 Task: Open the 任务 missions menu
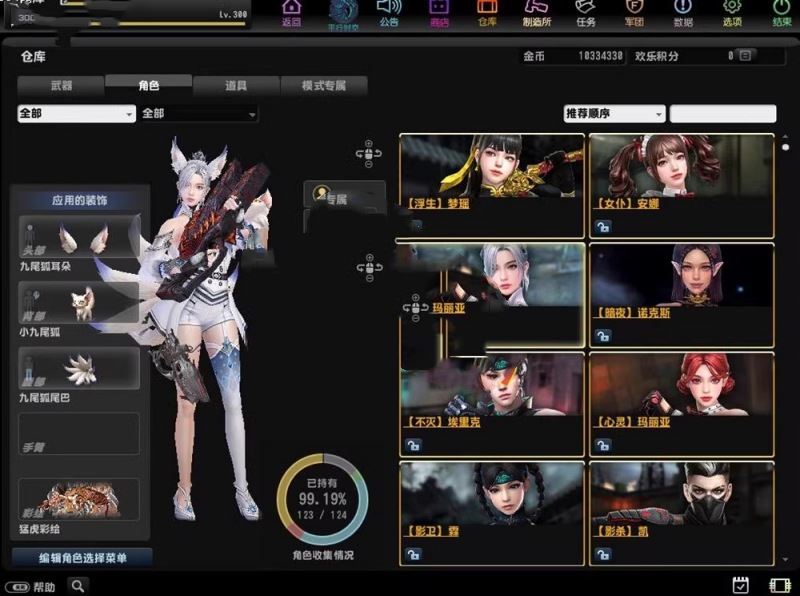(x=586, y=13)
